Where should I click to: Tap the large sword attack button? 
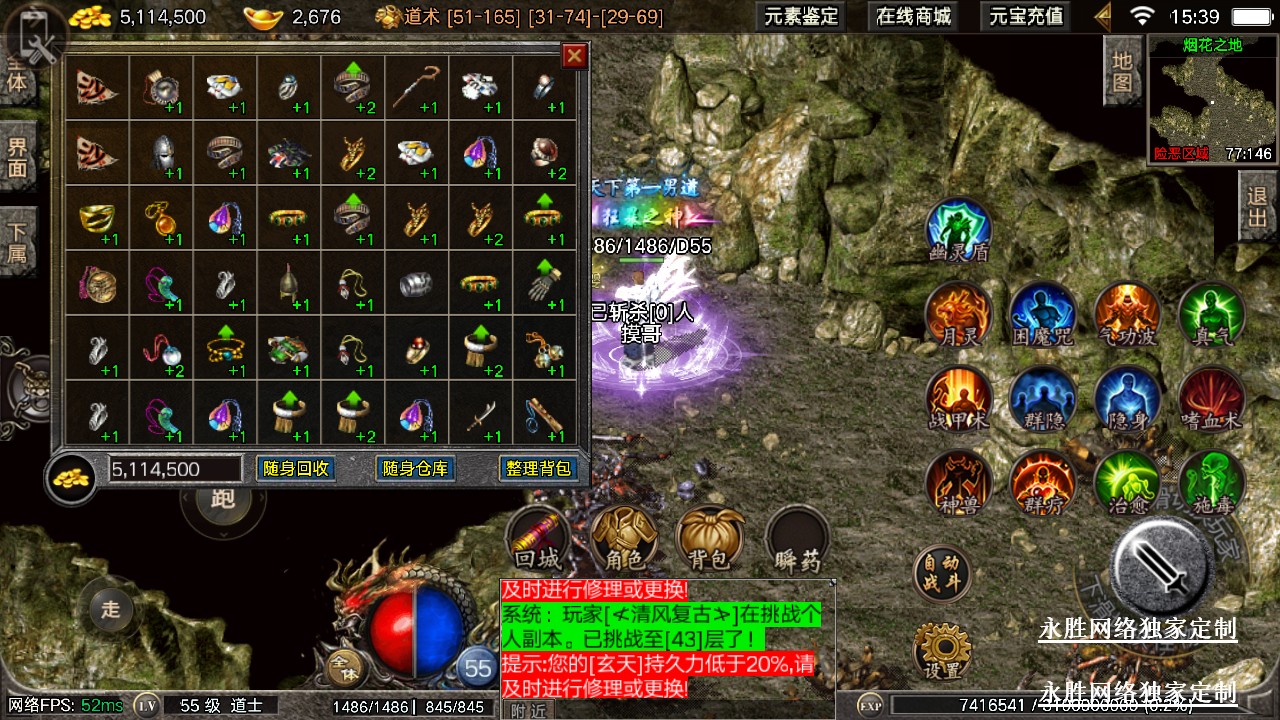pos(1161,567)
